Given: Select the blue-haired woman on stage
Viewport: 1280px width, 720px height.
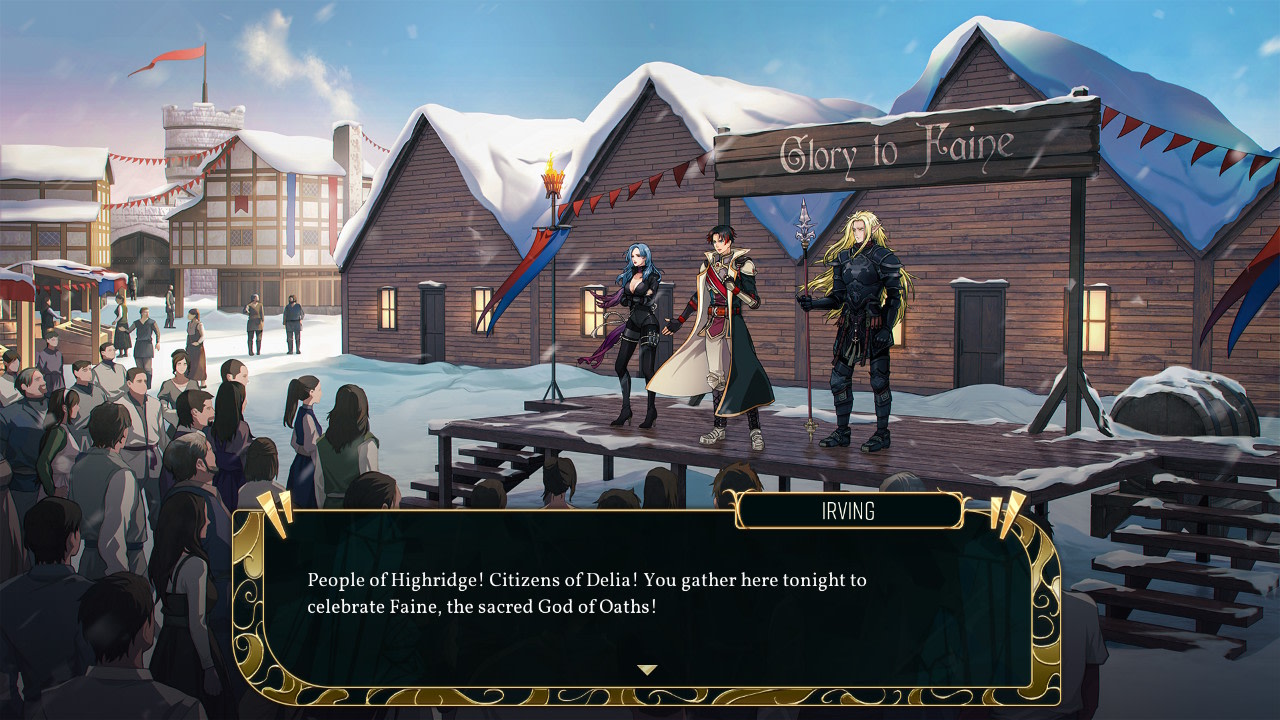Looking at the screenshot, I should [x=635, y=320].
